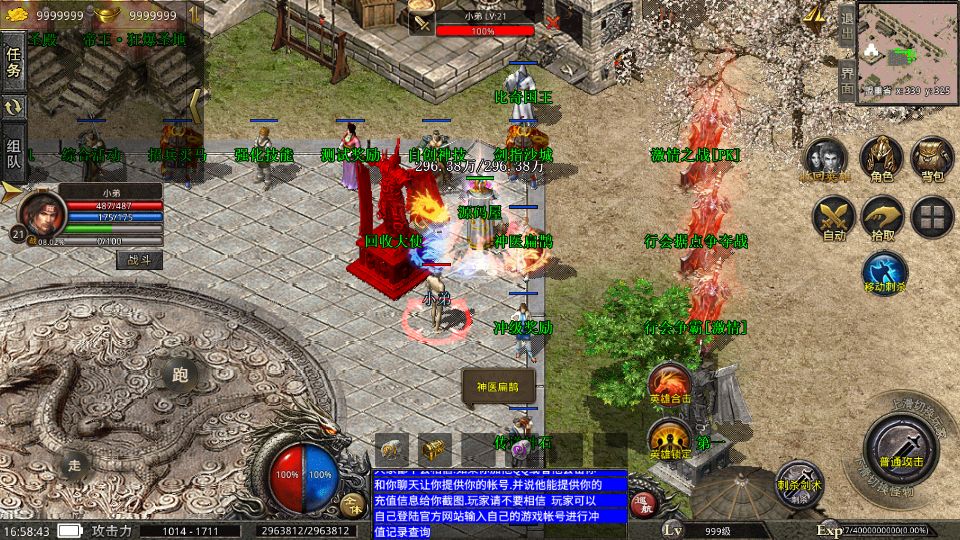Tap the 跑 run button on the joystick
Viewport: 960px width, 540px height.
(x=180, y=375)
